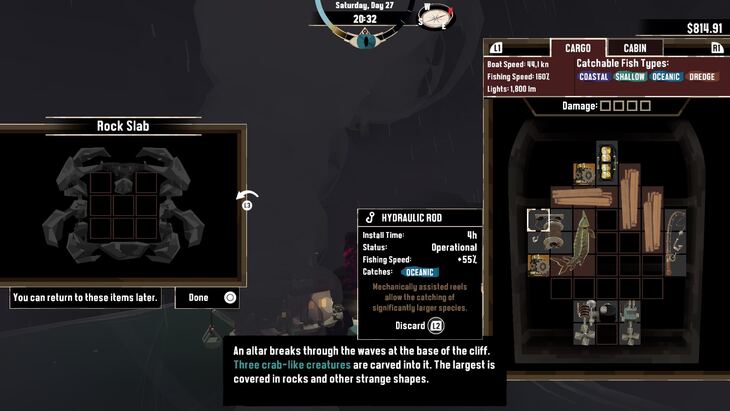Open the Cargo tab
This screenshot has width=730, height=411.
(x=577, y=48)
